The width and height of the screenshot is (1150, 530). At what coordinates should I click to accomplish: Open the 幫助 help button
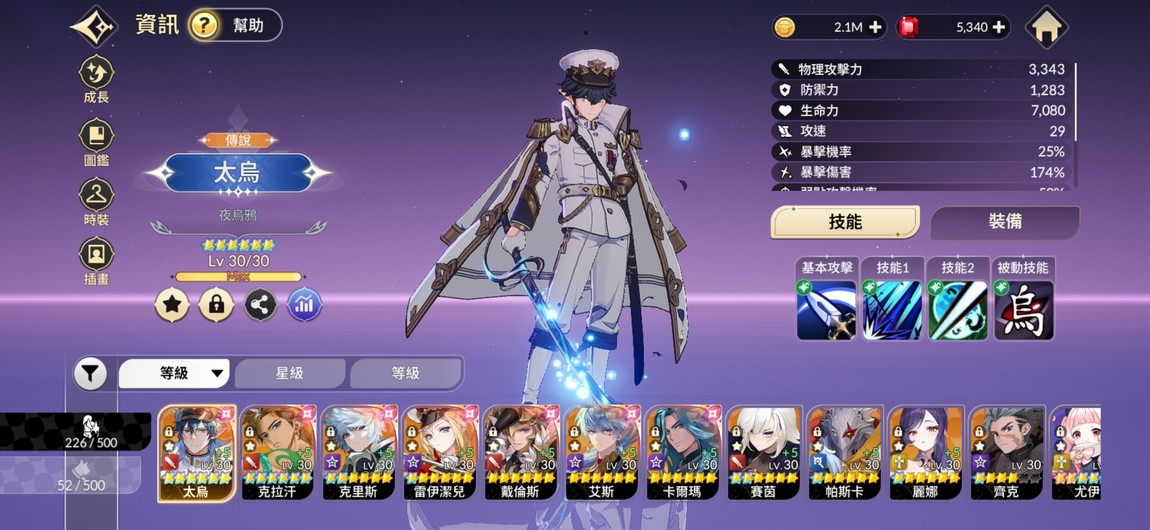click(x=234, y=25)
